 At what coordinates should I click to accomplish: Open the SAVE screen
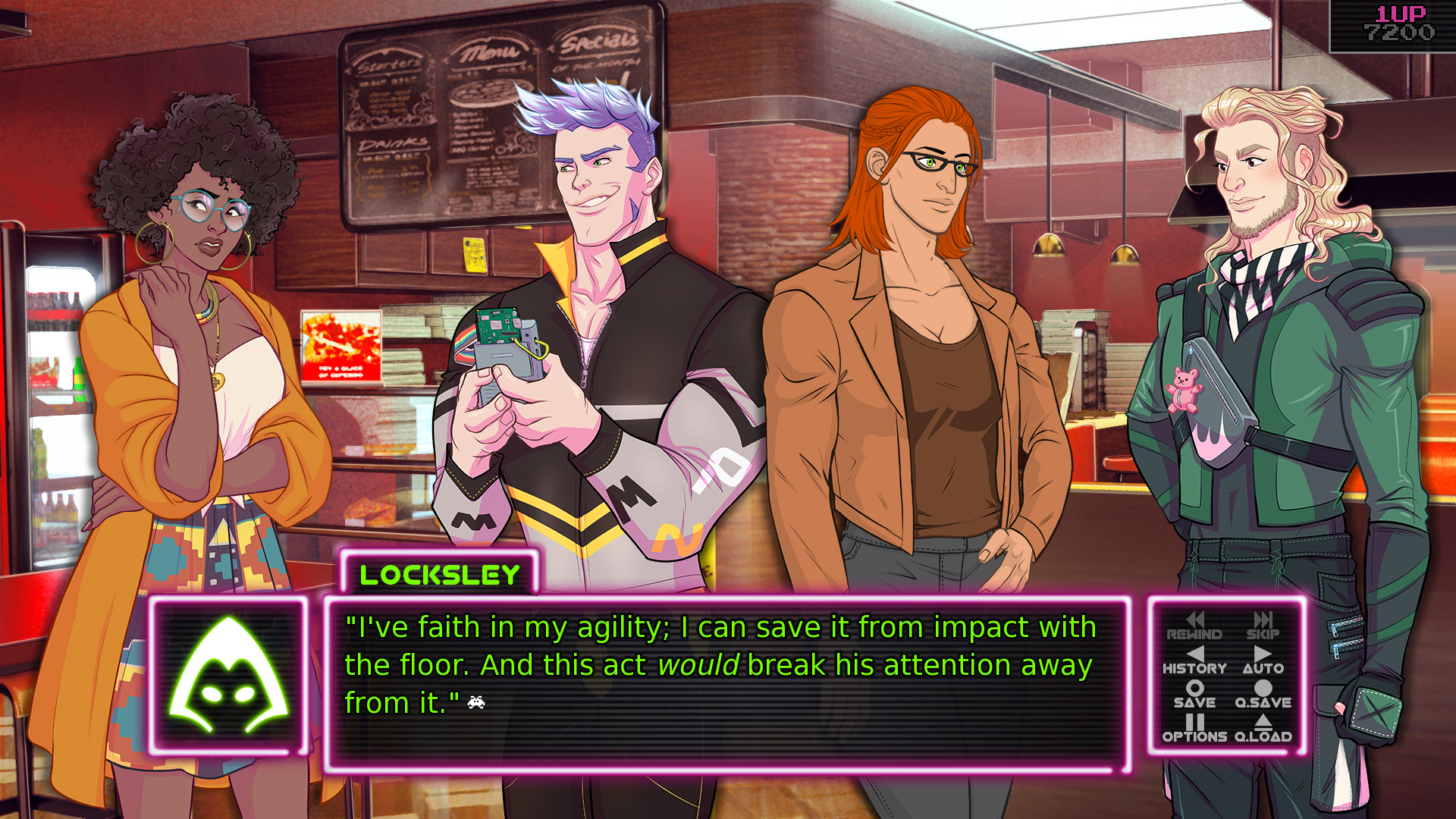[1196, 694]
